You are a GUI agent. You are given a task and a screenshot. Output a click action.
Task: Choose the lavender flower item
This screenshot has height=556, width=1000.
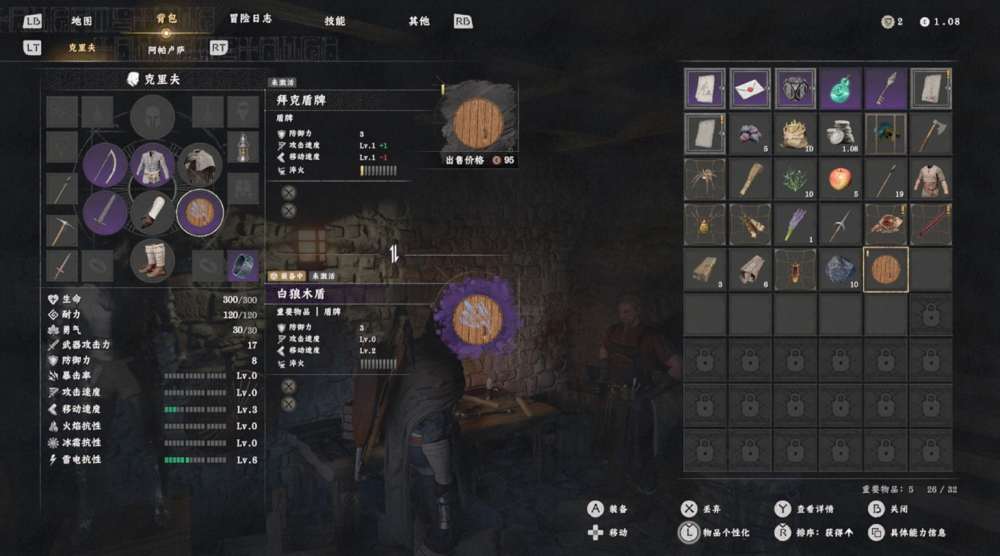(x=795, y=224)
